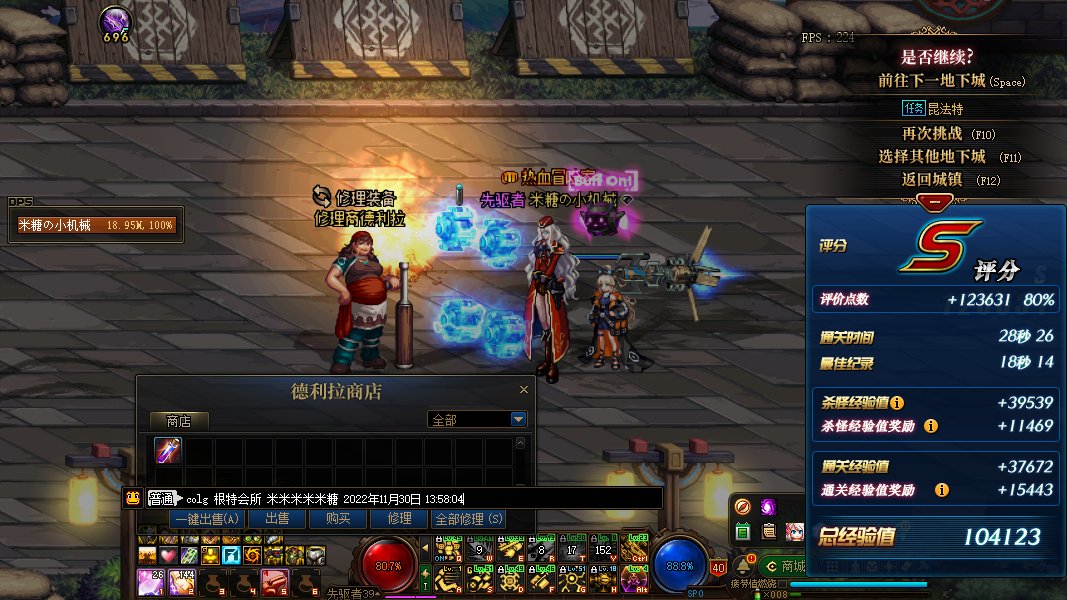
Task: Click the 购买 buy button
Action: click(x=337, y=519)
